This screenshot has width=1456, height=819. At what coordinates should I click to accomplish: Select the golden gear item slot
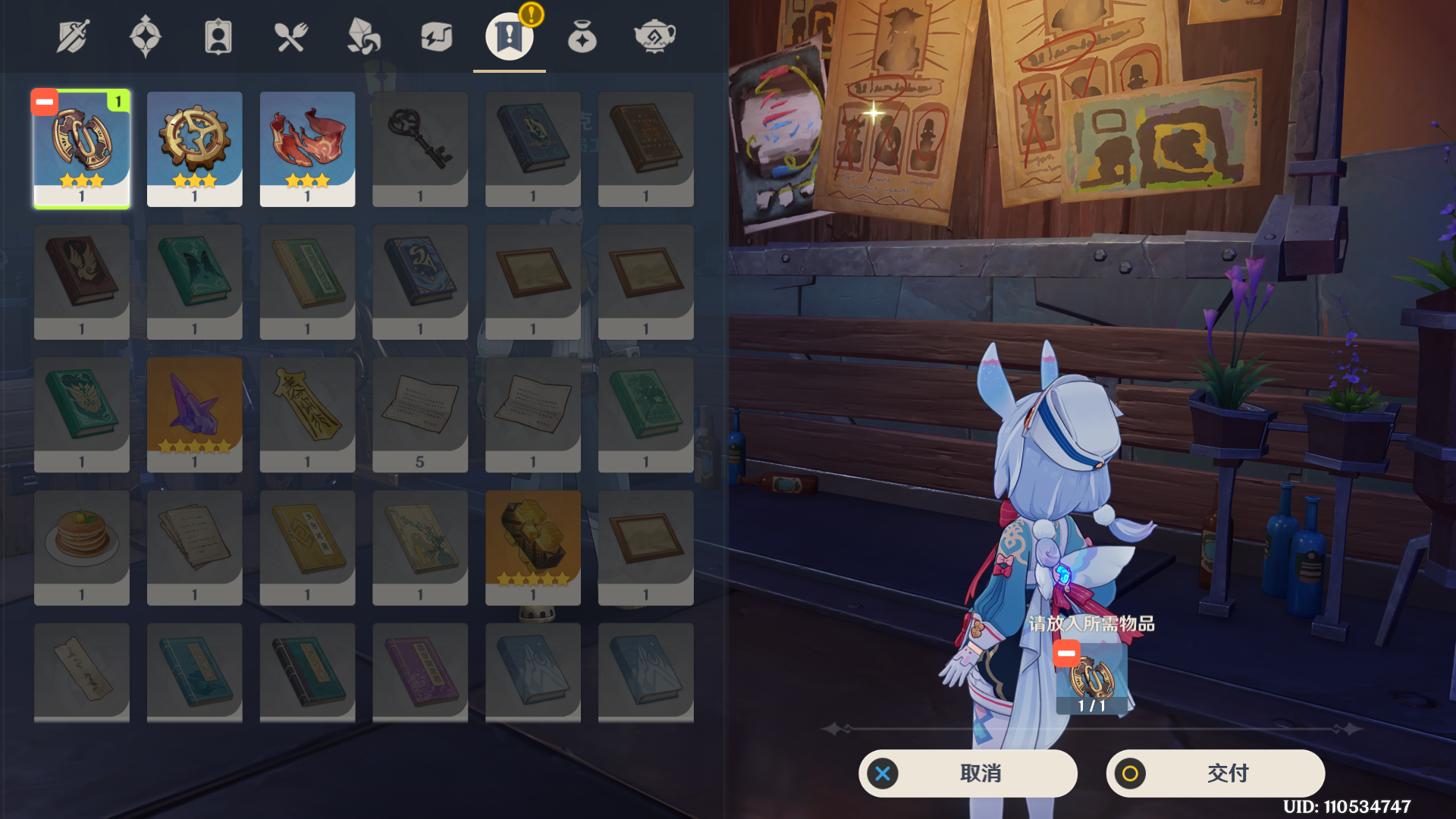point(195,149)
